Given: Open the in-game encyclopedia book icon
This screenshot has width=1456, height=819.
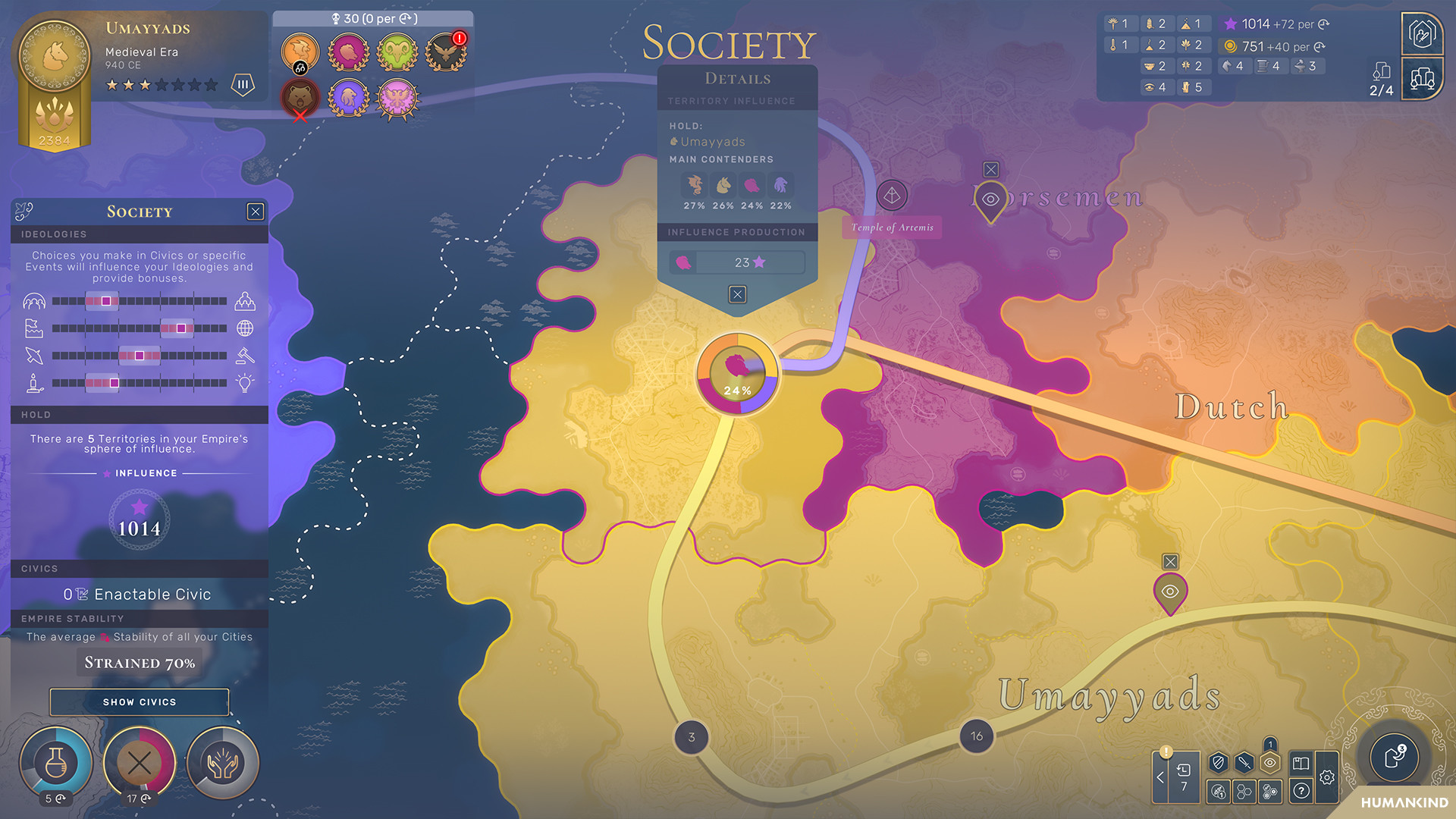Looking at the screenshot, I should [1301, 763].
